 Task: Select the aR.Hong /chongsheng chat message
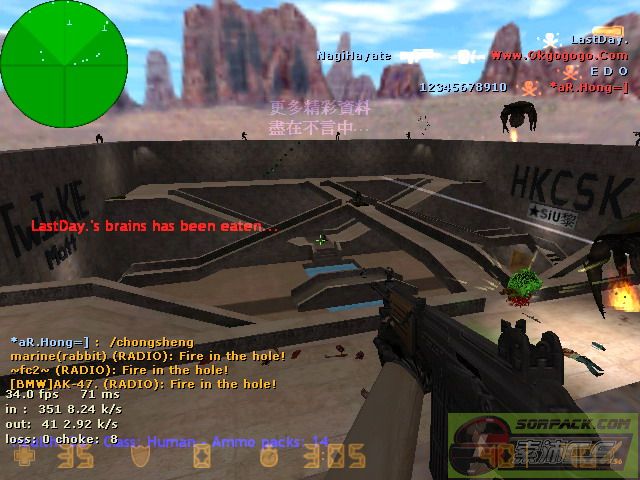click(x=102, y=342)
